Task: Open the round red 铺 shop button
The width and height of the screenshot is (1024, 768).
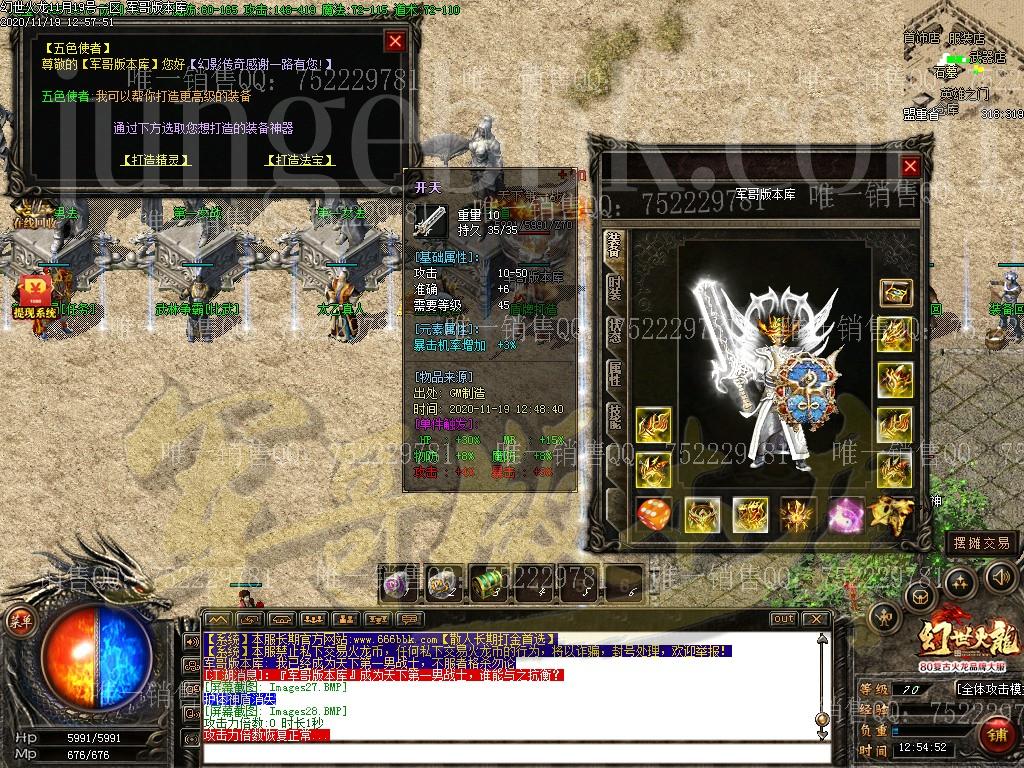Action: click(x=996, y=733)
